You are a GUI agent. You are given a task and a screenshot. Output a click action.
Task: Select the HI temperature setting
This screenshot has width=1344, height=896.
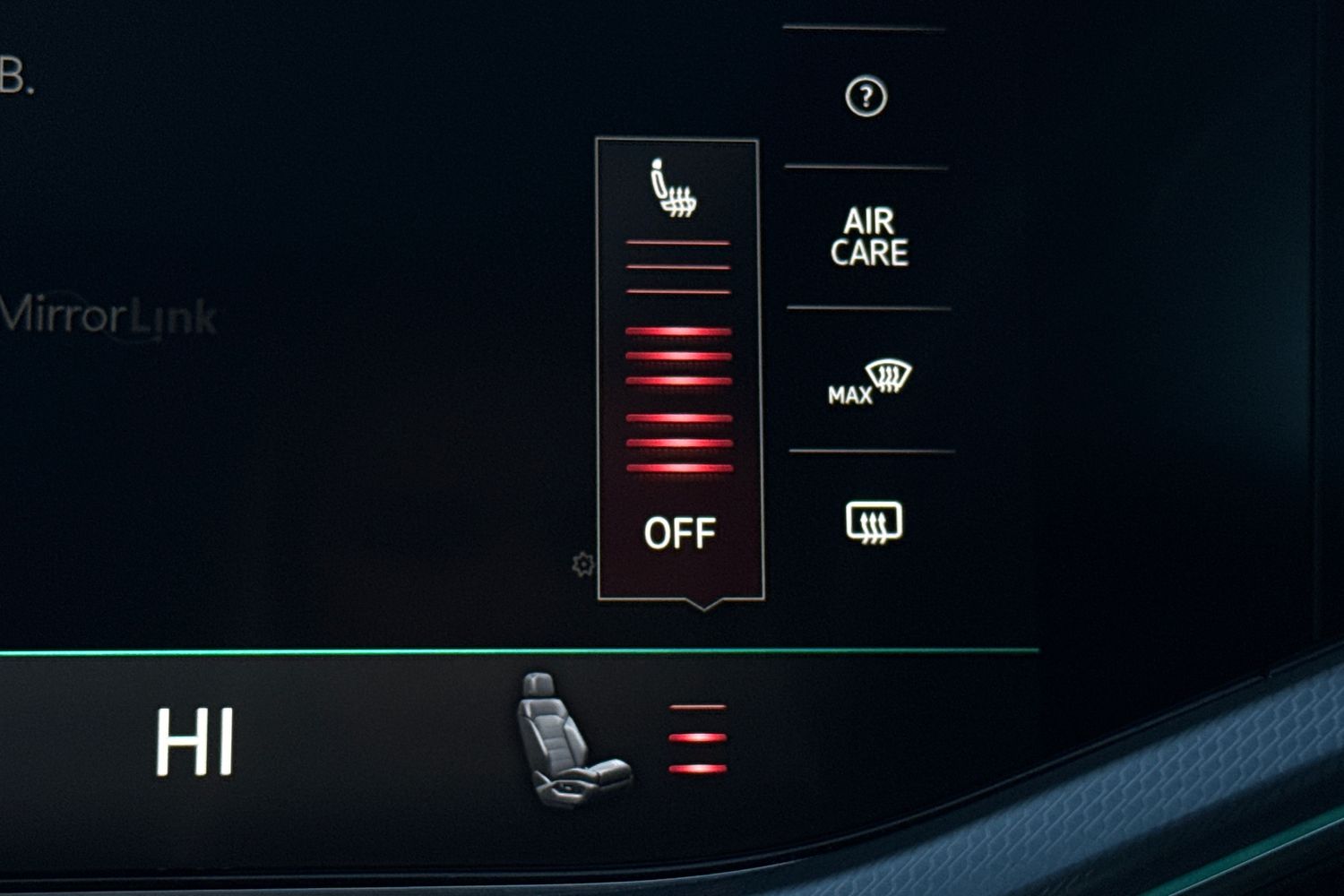[194, 742]
